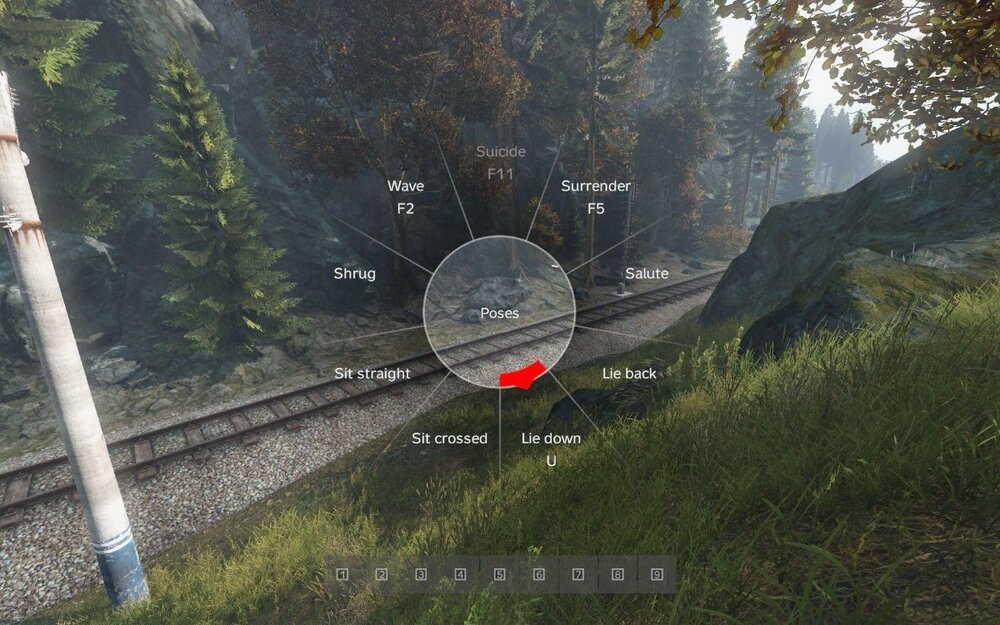Choose the Salute gesture
1000x625 pixels.
[x=646, y=273]
